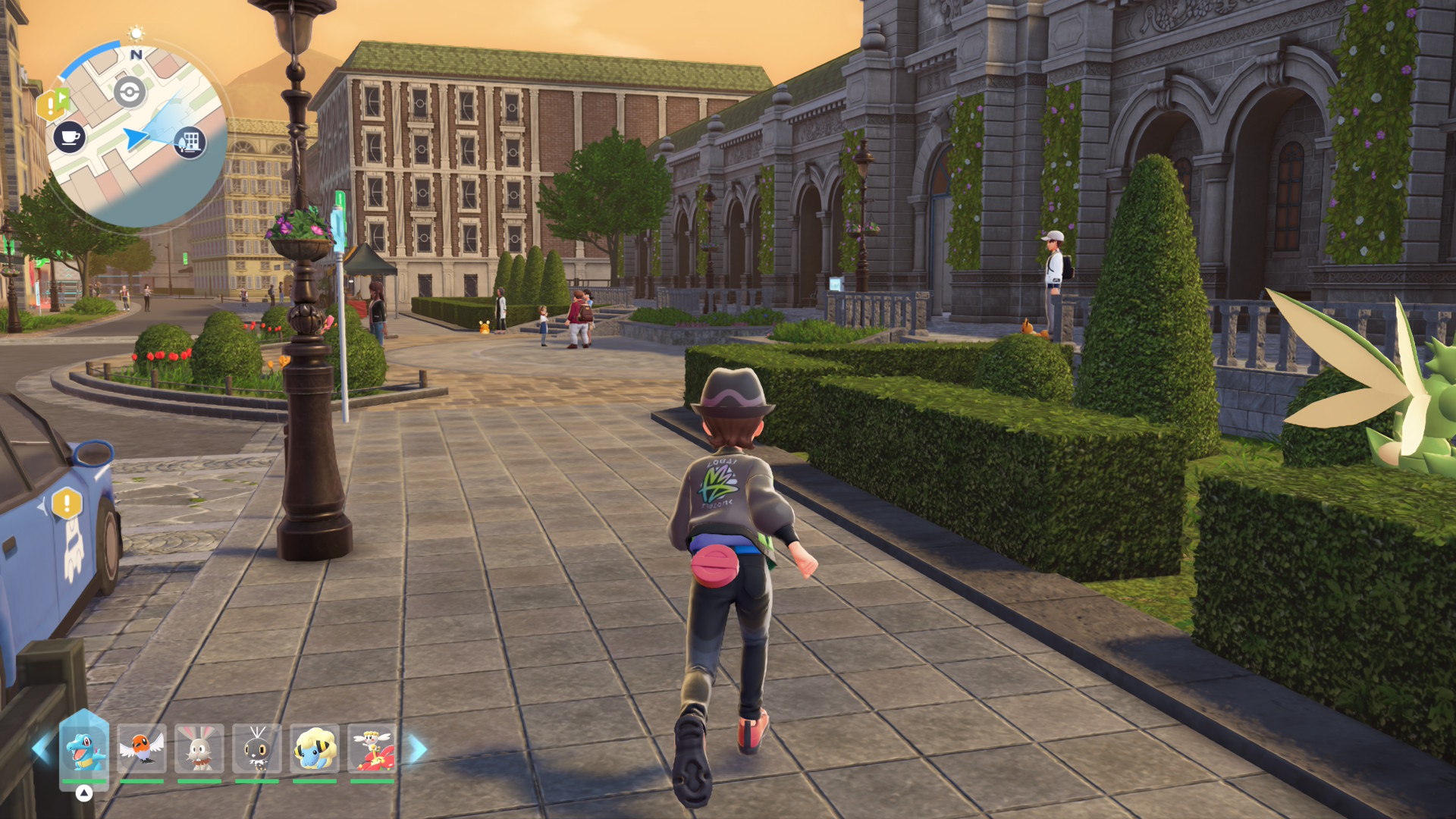Click the grey Poké Ball marker on the minimap
Screen dimensions: 1456x819
pyautogui.click(x=130, y=93)
